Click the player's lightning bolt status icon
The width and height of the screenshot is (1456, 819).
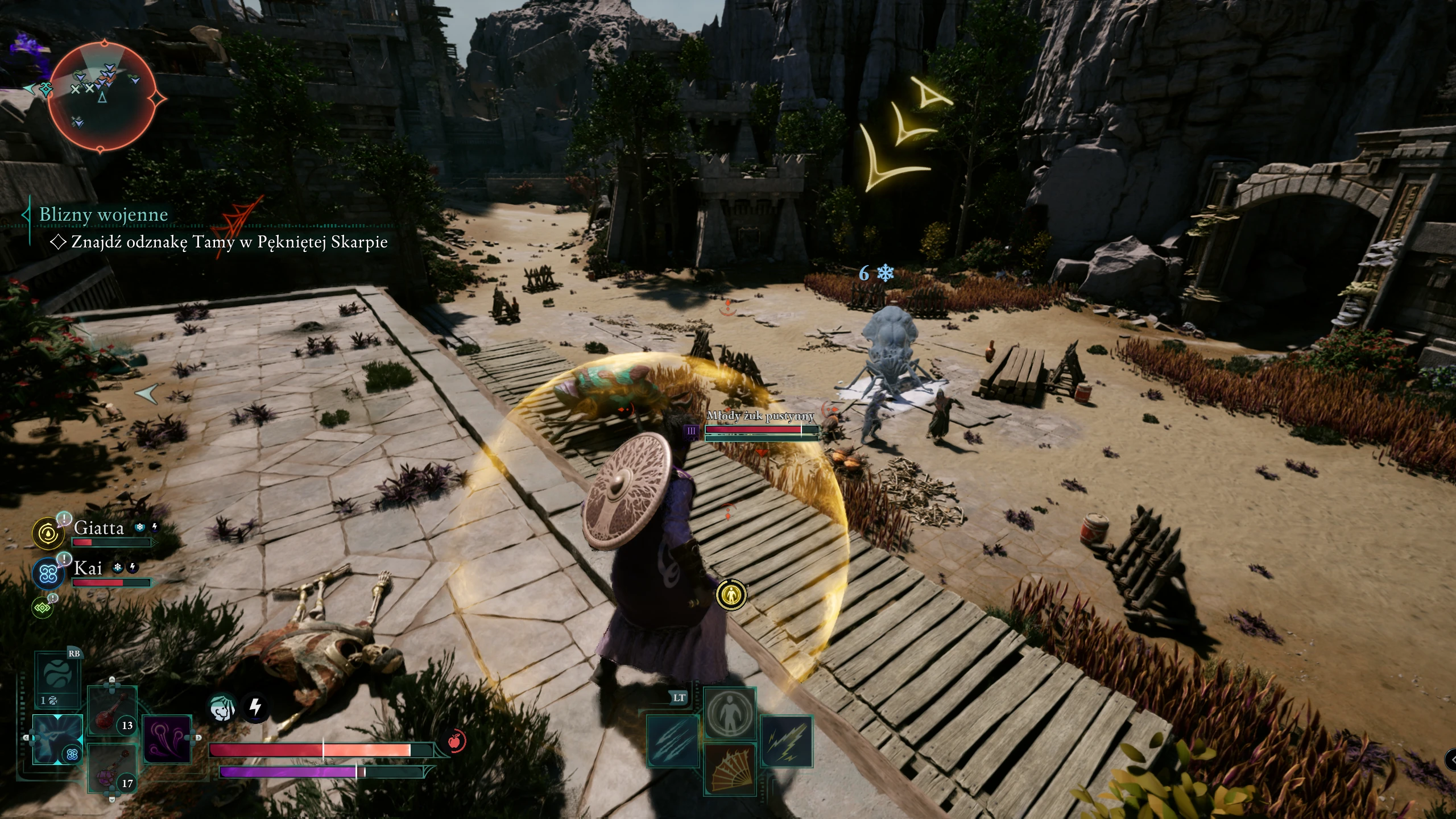255,708
